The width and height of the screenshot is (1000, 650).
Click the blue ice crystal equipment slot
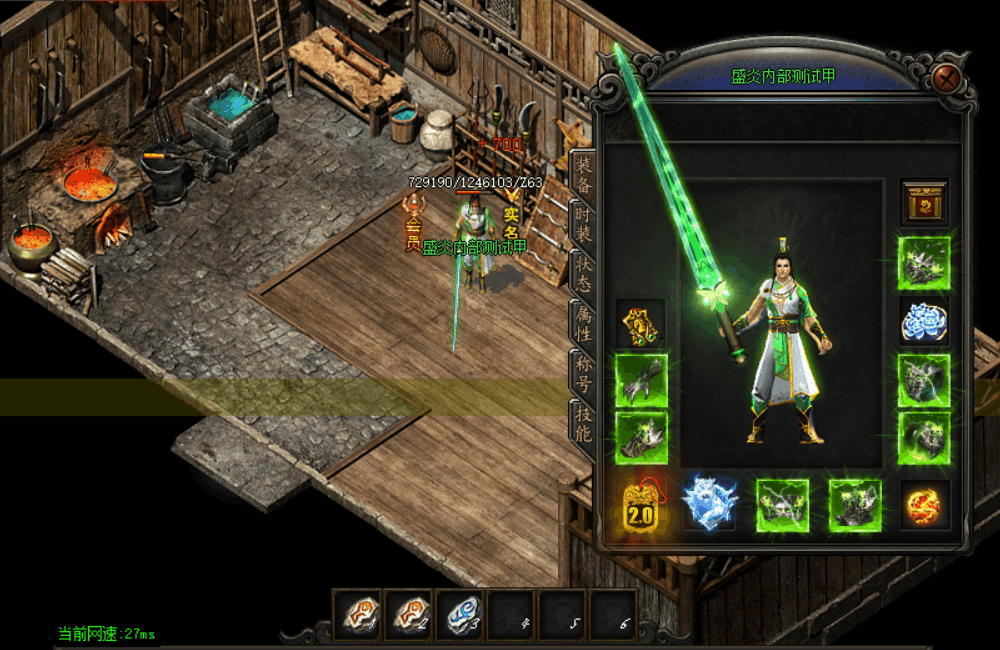click(710, 504)
